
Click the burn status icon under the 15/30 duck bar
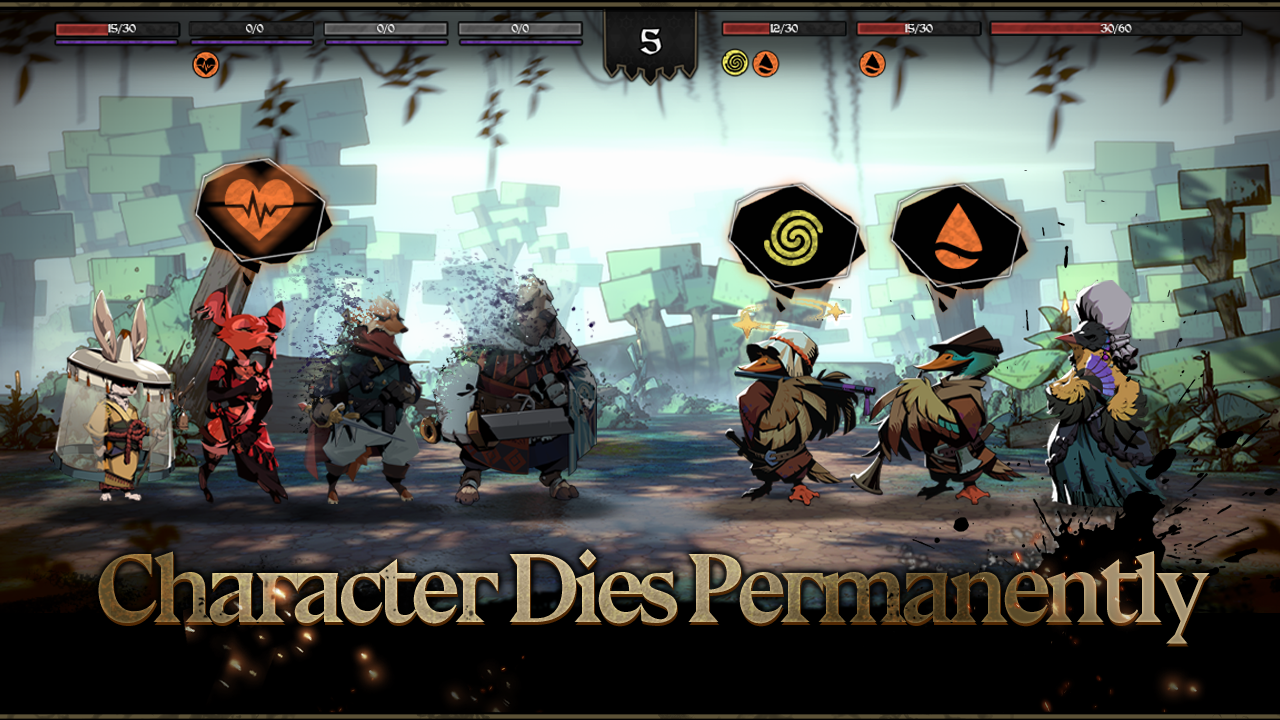pos(871,62)
